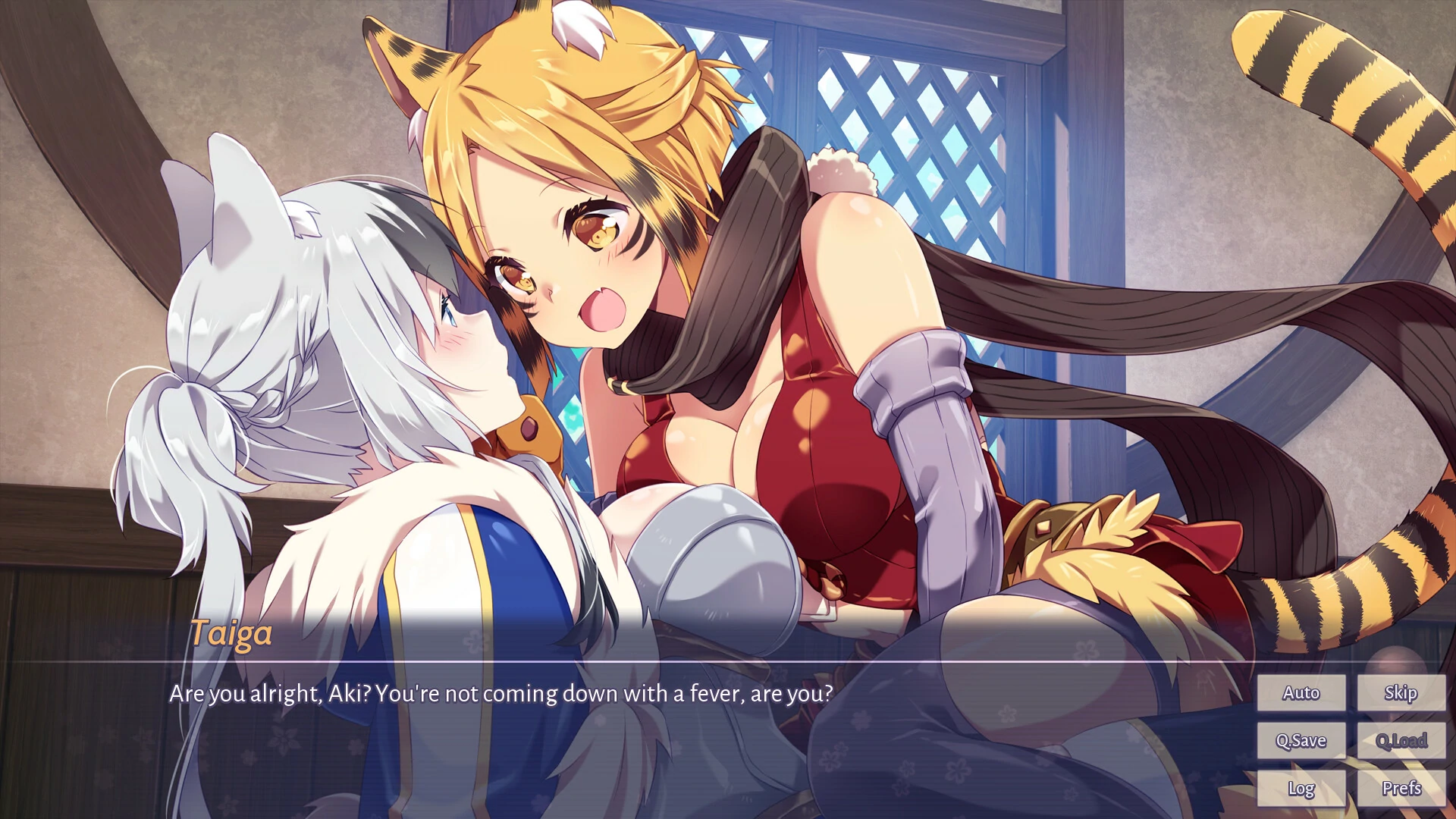The height and width of the screenshot is (819, 1456).
Task: Turn on Skip mode to fast-forward text
Action: point(1401,692)
